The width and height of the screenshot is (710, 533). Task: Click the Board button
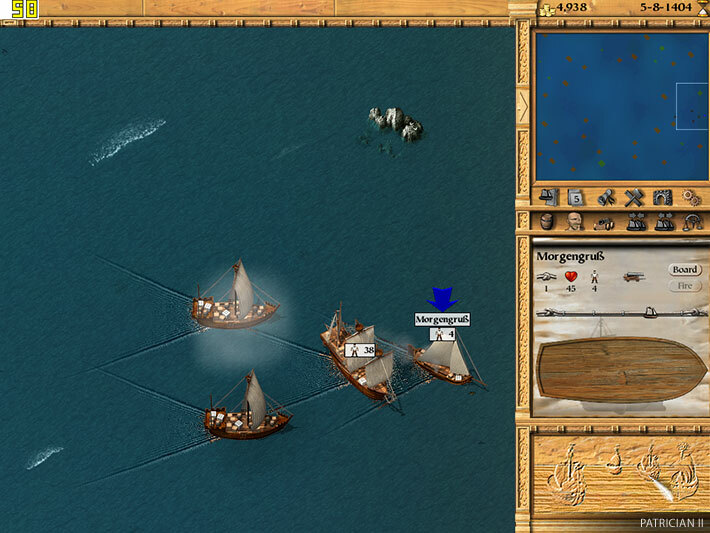click(x=684, y=270)
